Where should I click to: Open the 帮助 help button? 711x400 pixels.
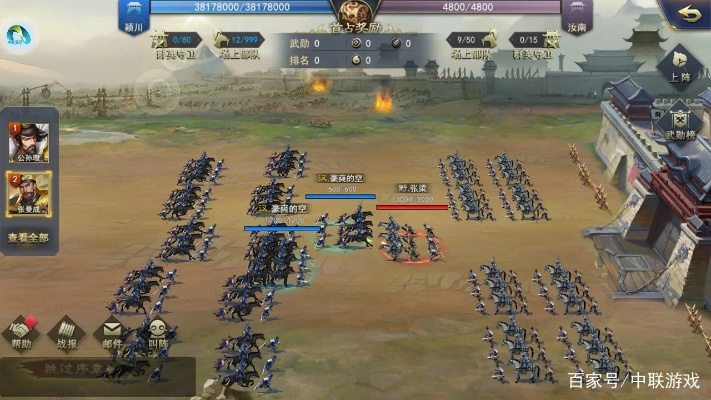click(x=21, y=333)
